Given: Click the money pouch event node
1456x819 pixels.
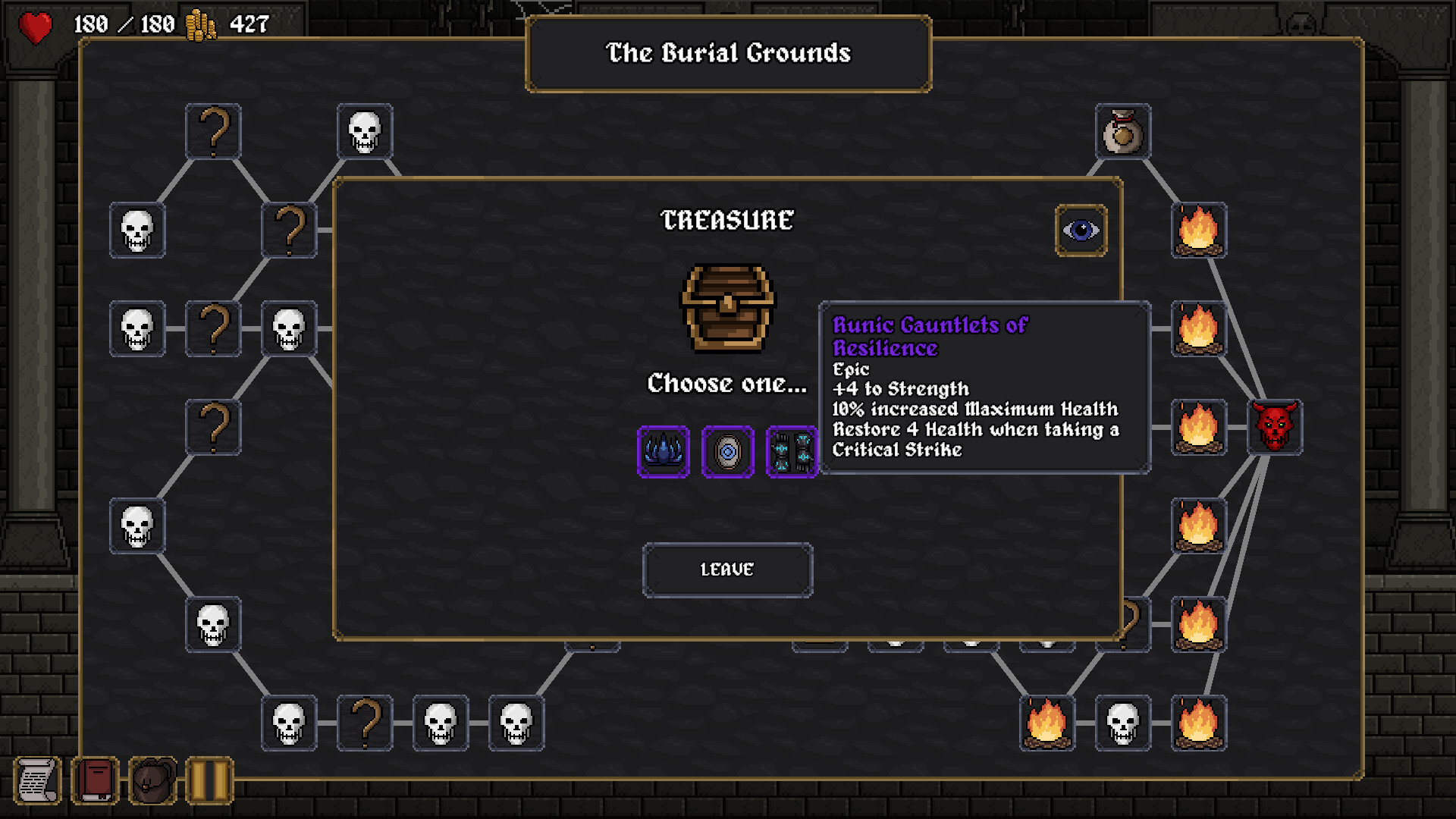Looking at the screenshot, I should click(1122, 132).
